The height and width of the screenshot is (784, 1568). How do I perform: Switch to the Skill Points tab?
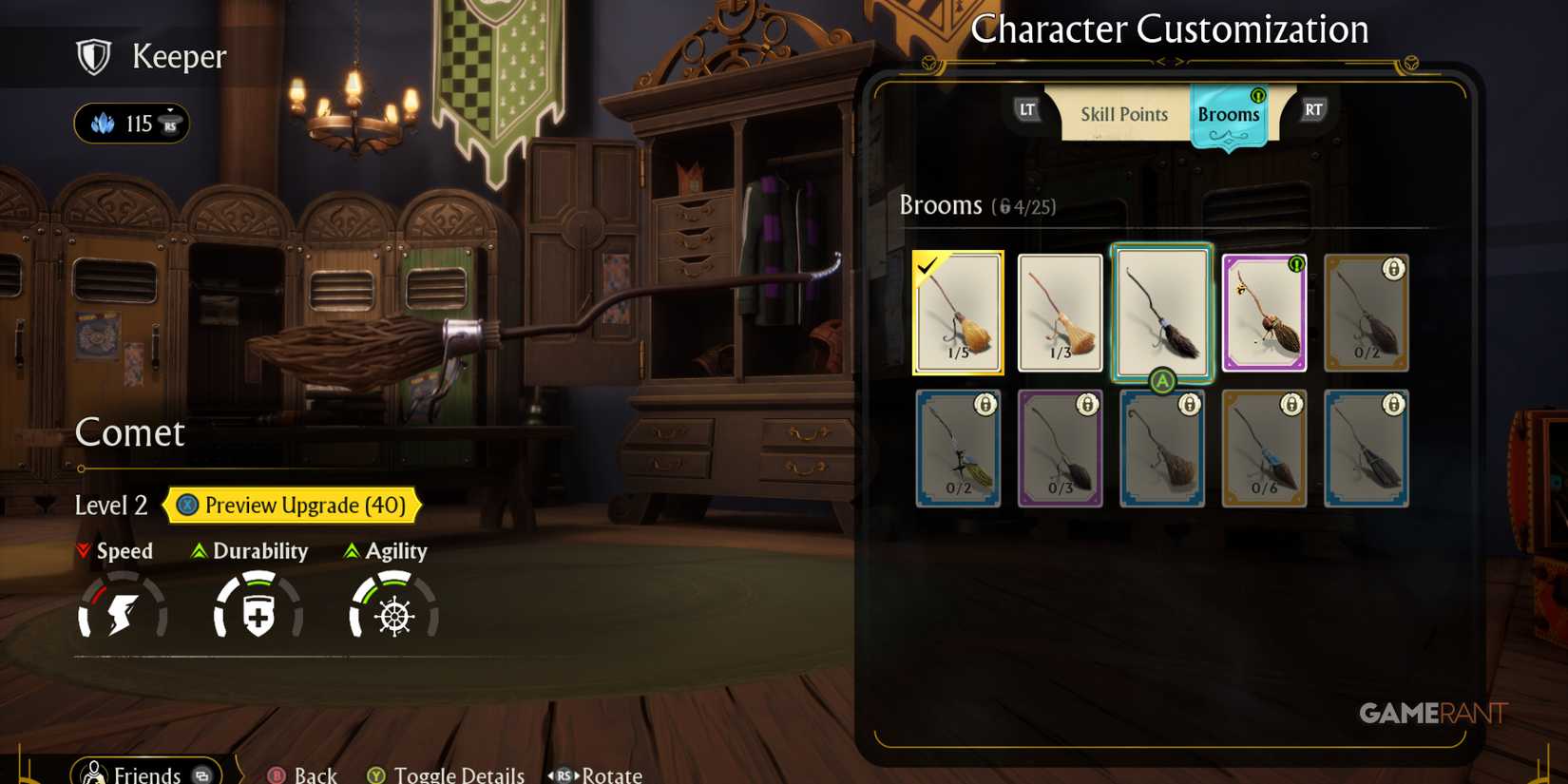coord(1124,114)
